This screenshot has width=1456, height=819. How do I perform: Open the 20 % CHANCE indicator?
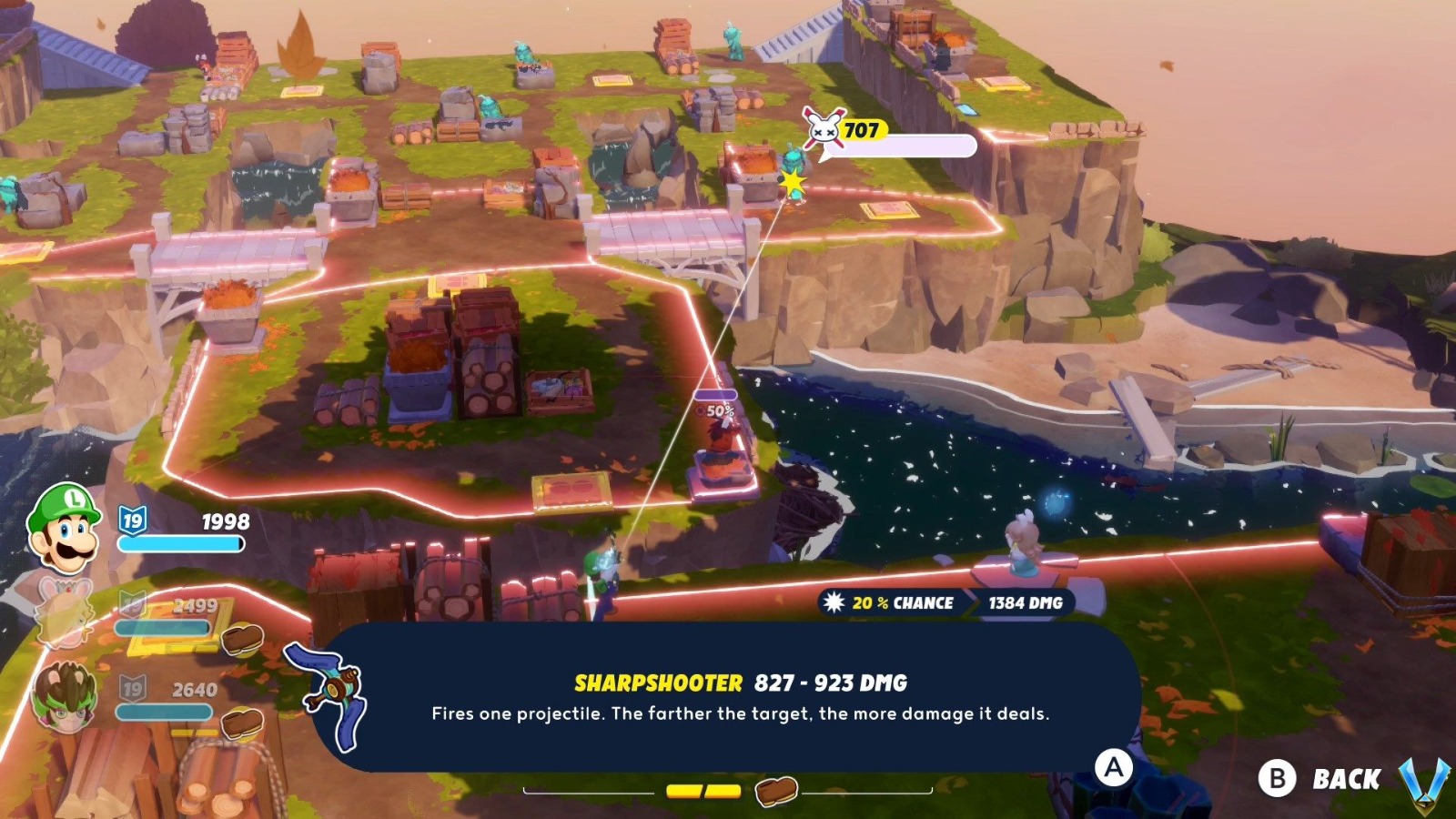tap(901, 602)
